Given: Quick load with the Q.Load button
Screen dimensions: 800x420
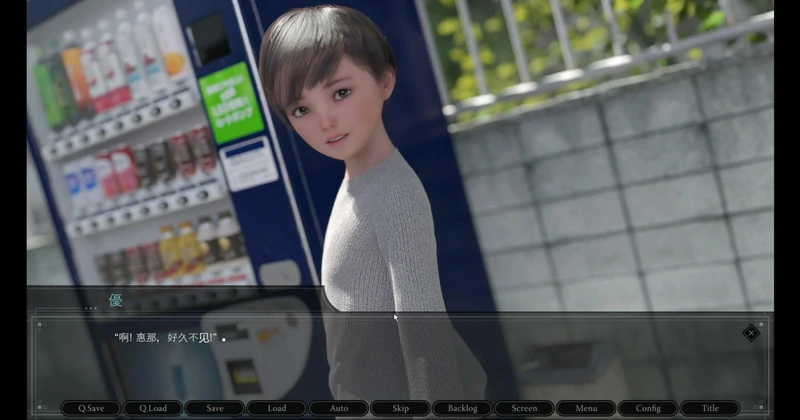Looking at the screenshot, I should click(152, 408).
